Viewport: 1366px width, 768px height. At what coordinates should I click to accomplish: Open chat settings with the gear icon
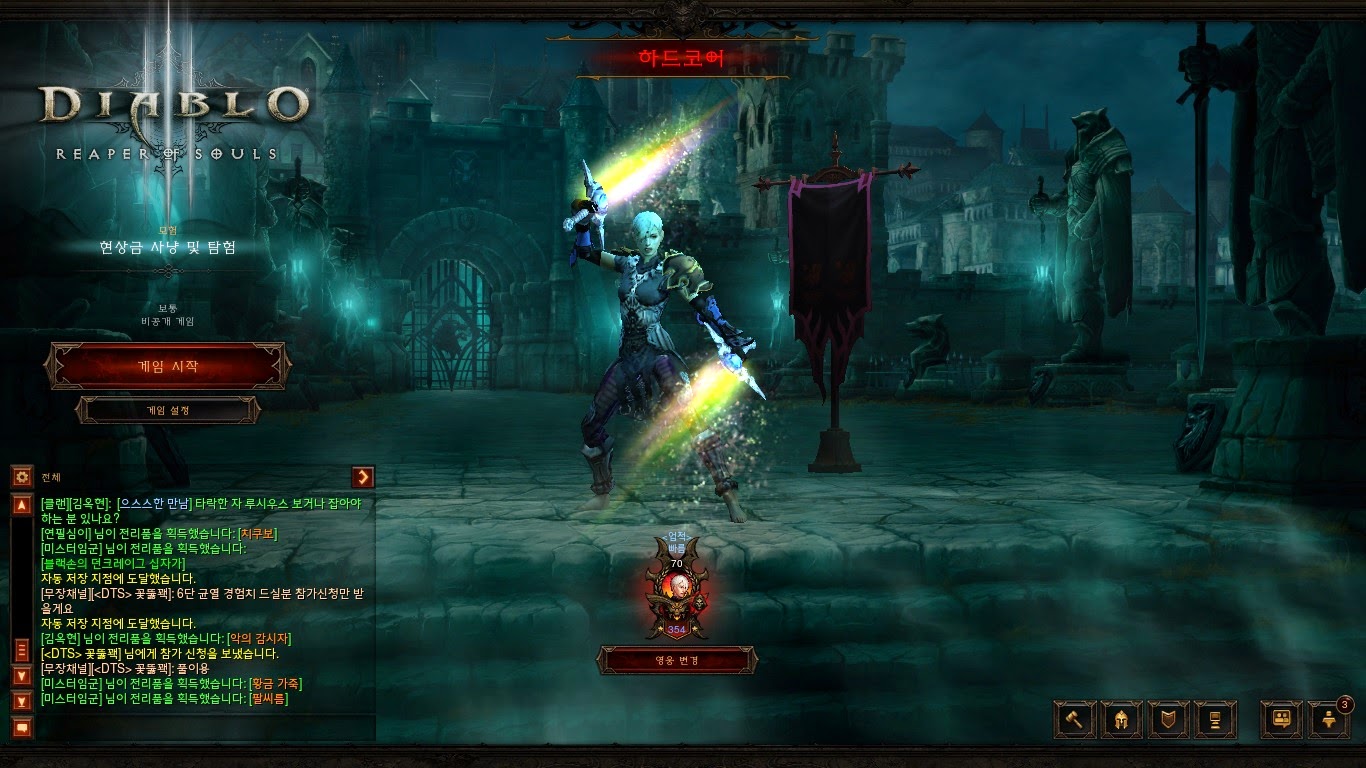(22, 477)
